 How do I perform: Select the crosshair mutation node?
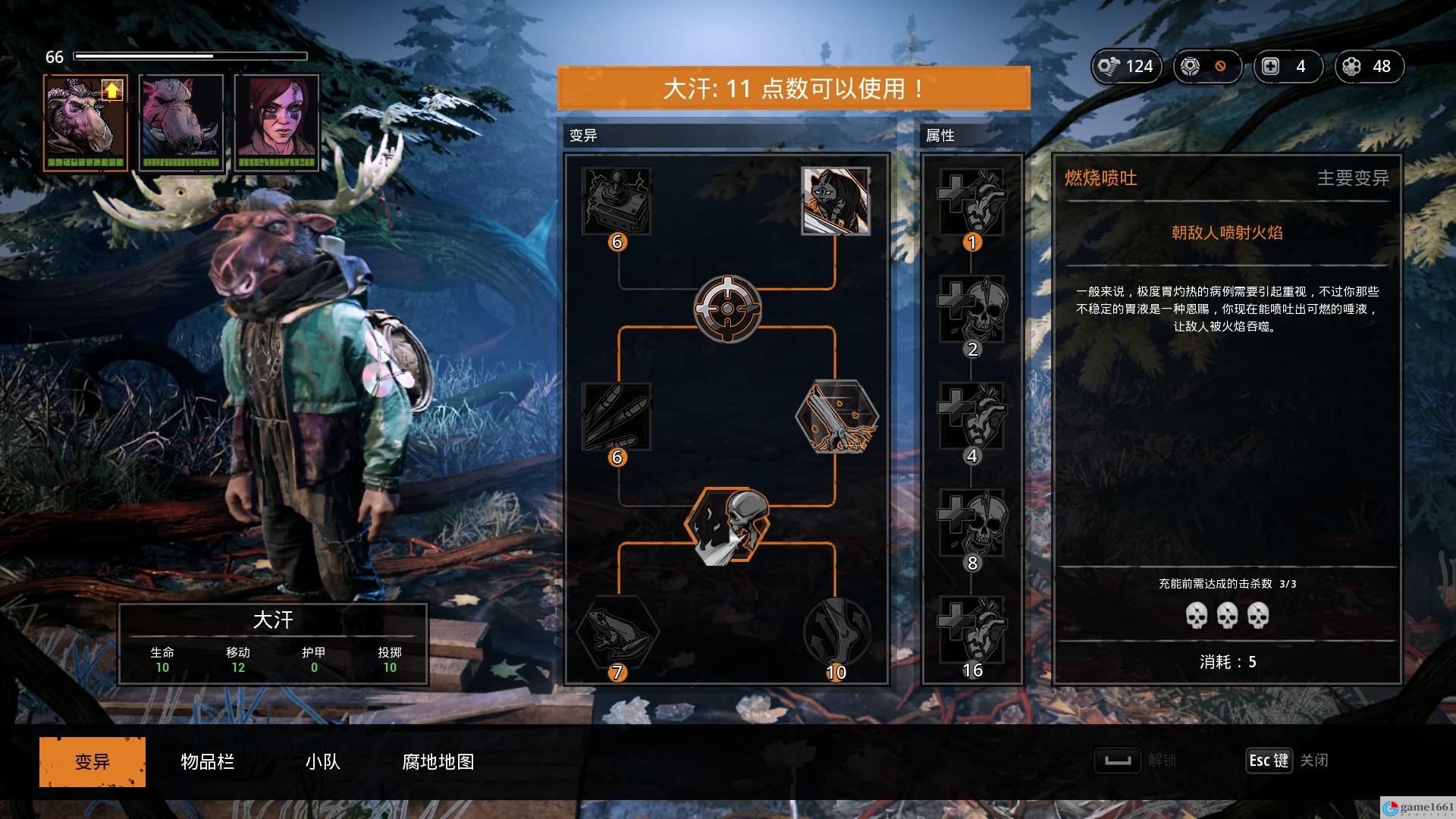727,308
